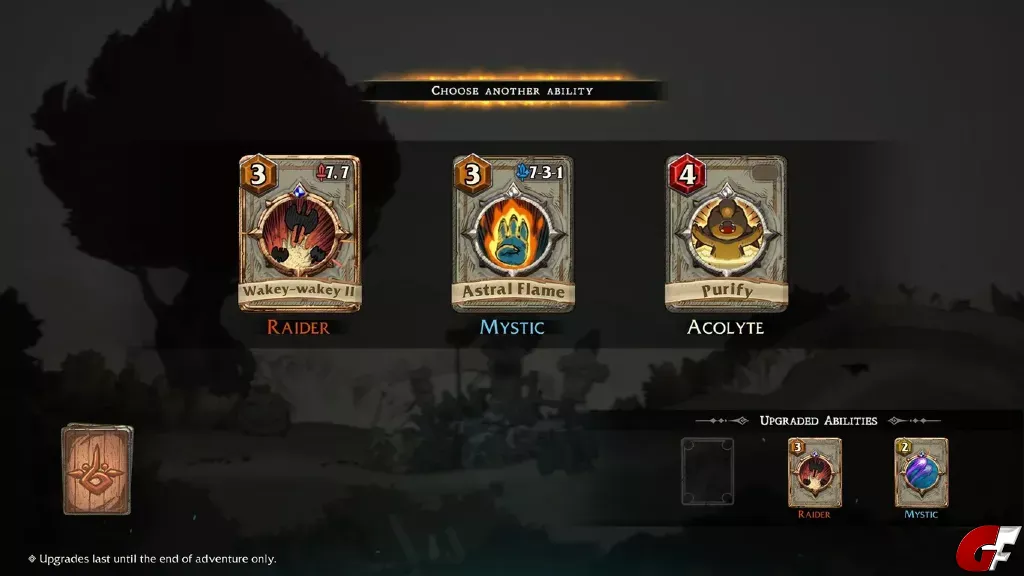Click the empty upgraded ability slot
Viewport: 1024px width, 576px height.
(707, 471)
